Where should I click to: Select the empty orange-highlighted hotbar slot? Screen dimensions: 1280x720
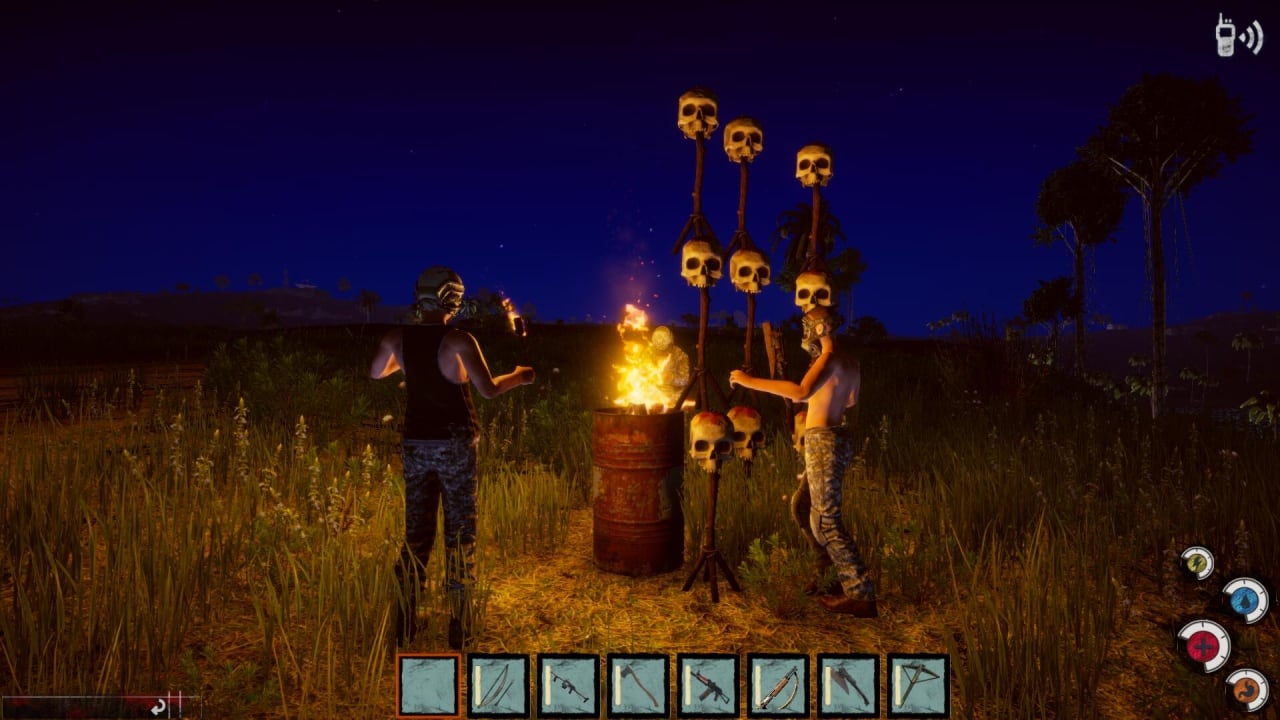coord(429,685)
